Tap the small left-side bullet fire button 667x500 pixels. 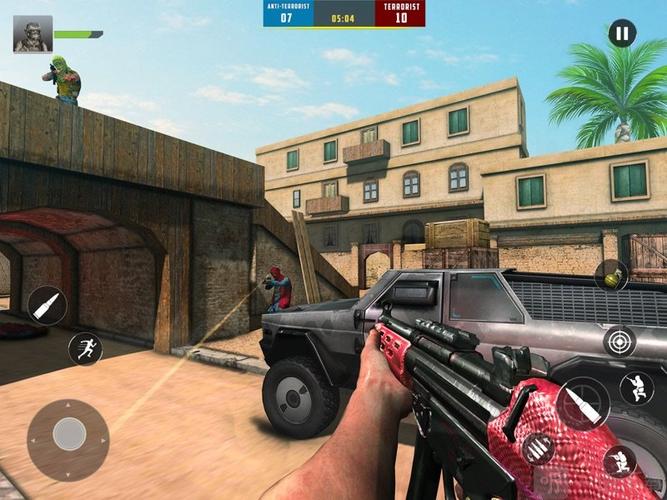coord(47,304)
